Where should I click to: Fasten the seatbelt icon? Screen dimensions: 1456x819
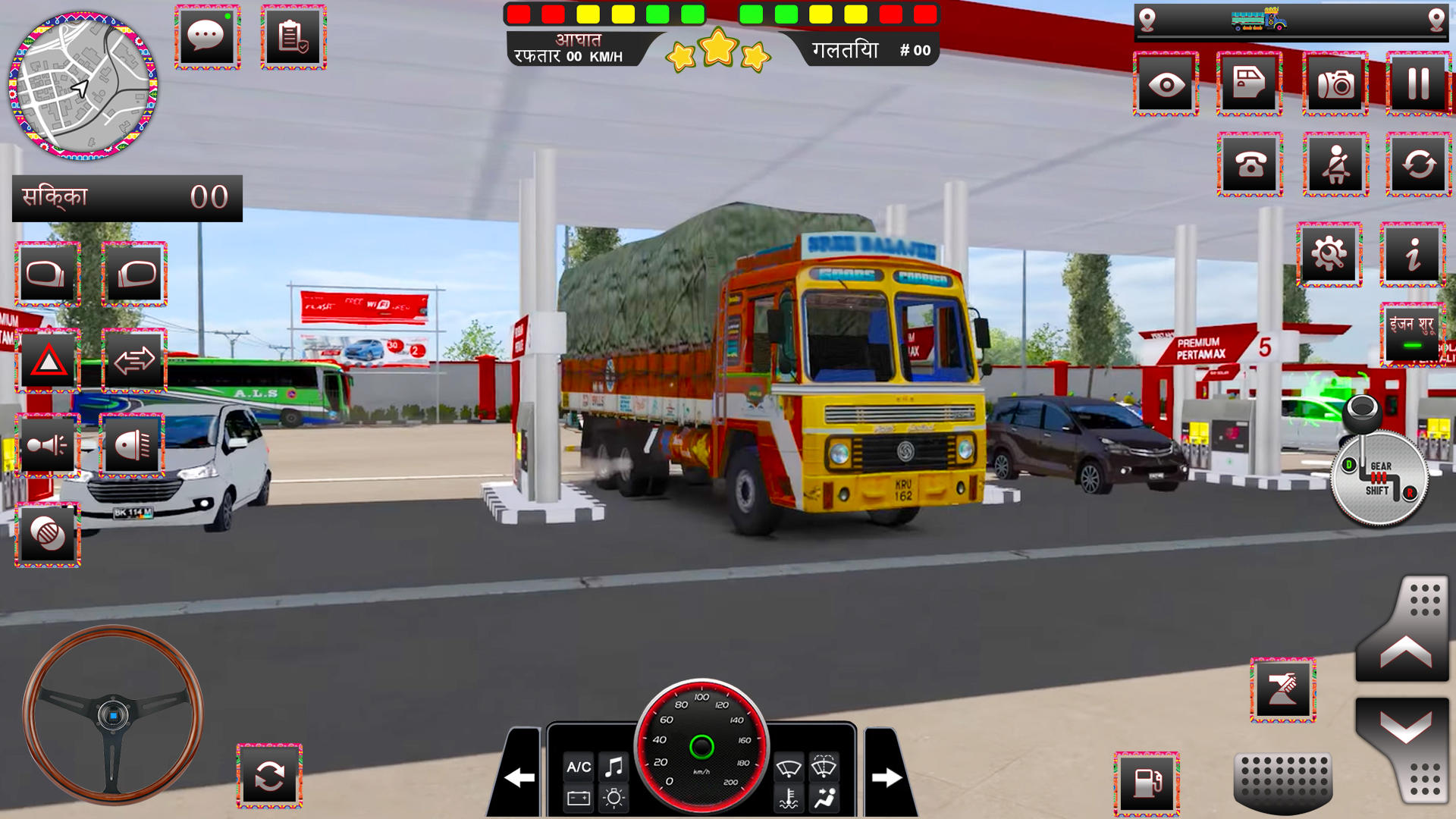(x=1336, y=163)
